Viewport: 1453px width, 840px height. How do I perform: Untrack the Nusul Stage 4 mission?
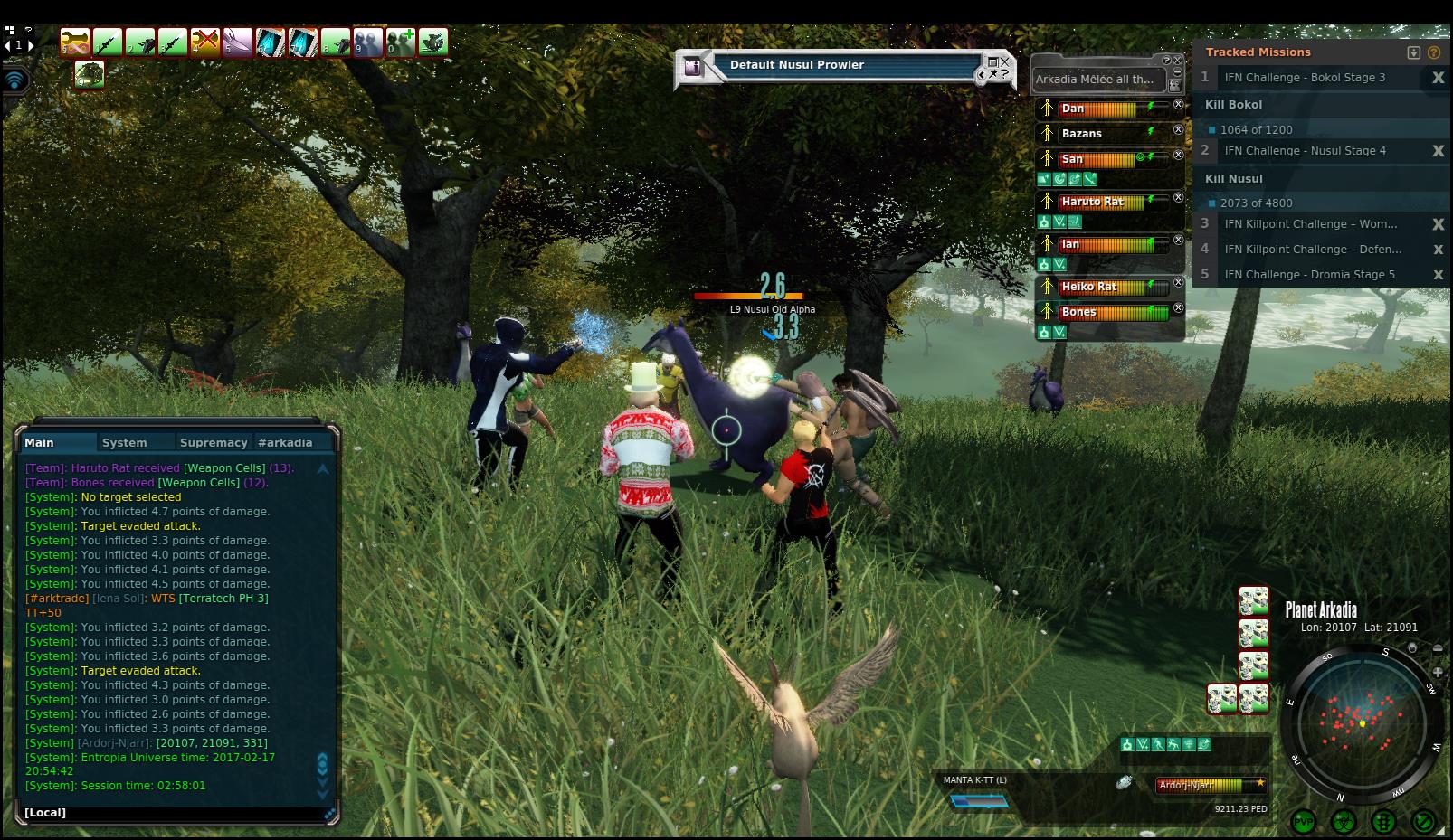1438,151
